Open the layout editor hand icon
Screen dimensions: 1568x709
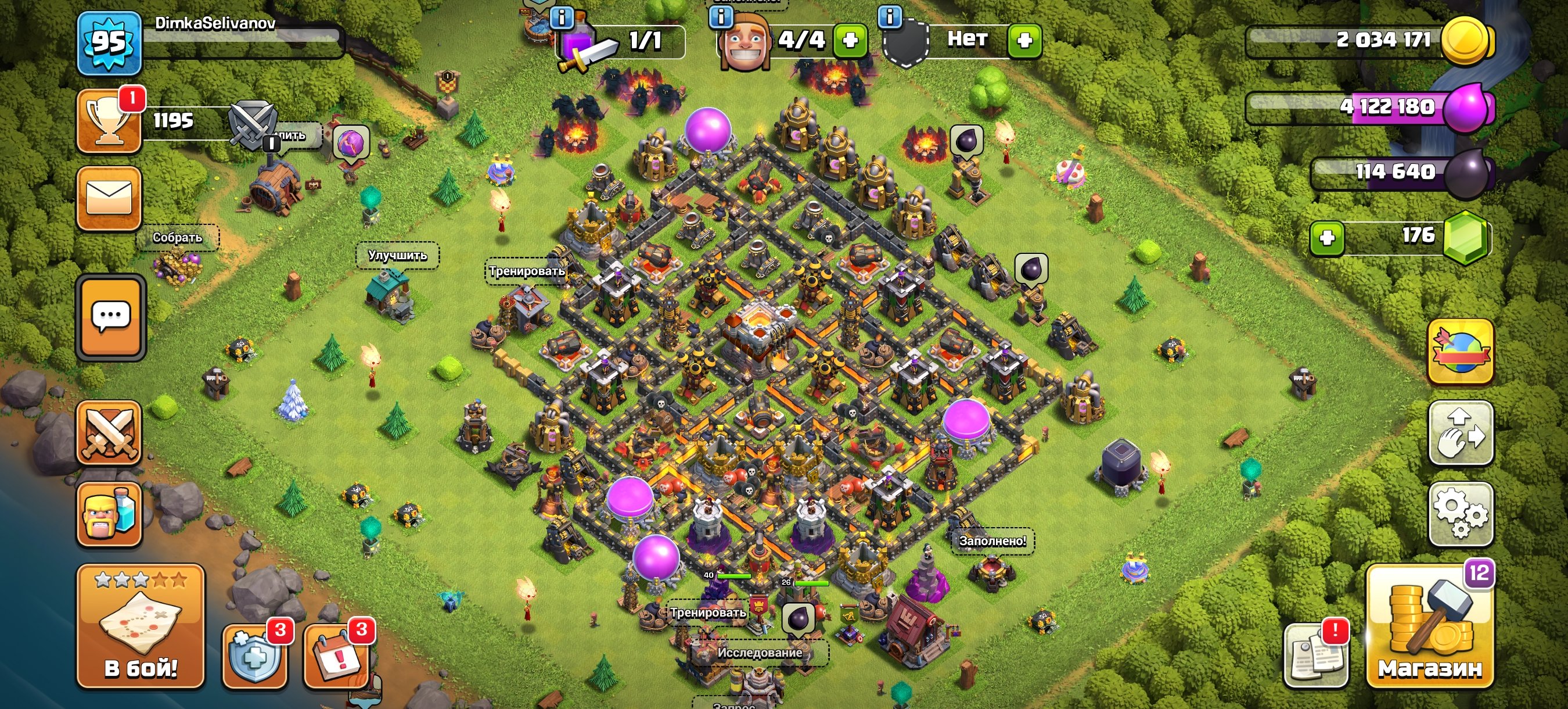1460,433
